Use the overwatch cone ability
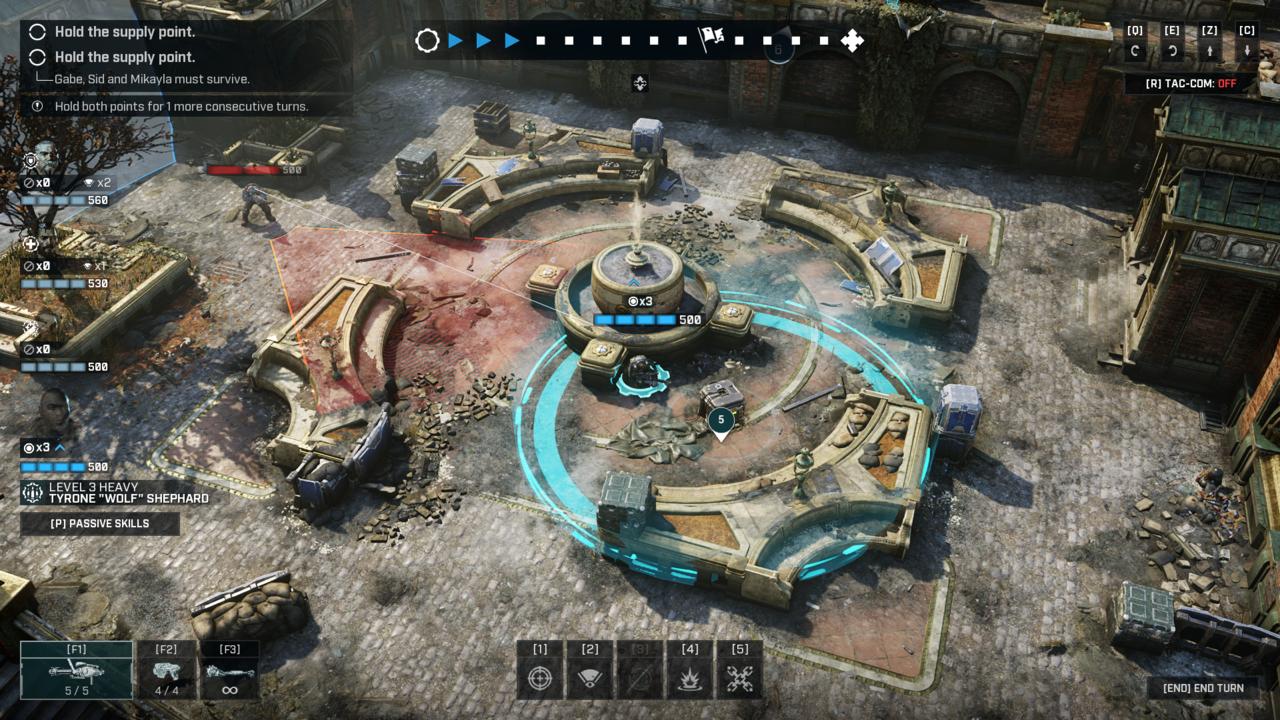Viewport: 1280px width, 720px height. click(x=590, y=670)
